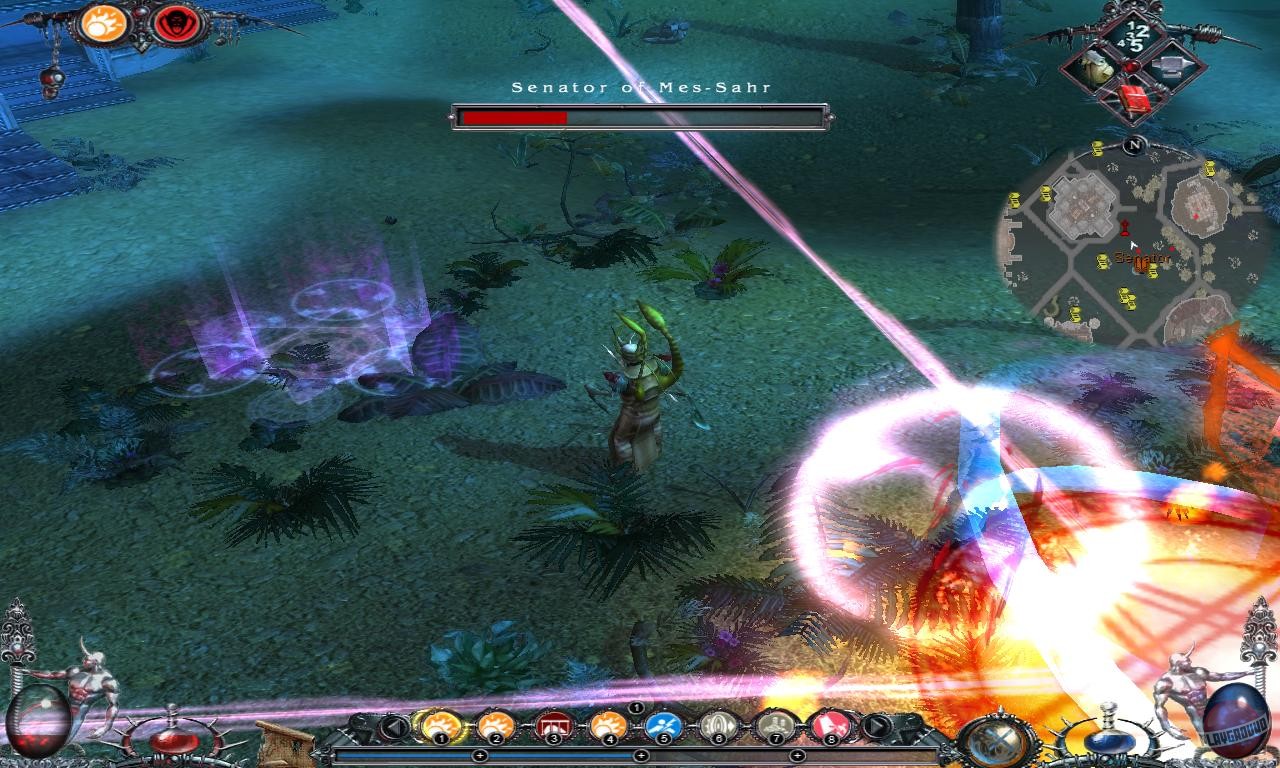Select the dark red portal combat art in slot 3
This screenshot has width=1280, height=768.
tap(552, 726)
